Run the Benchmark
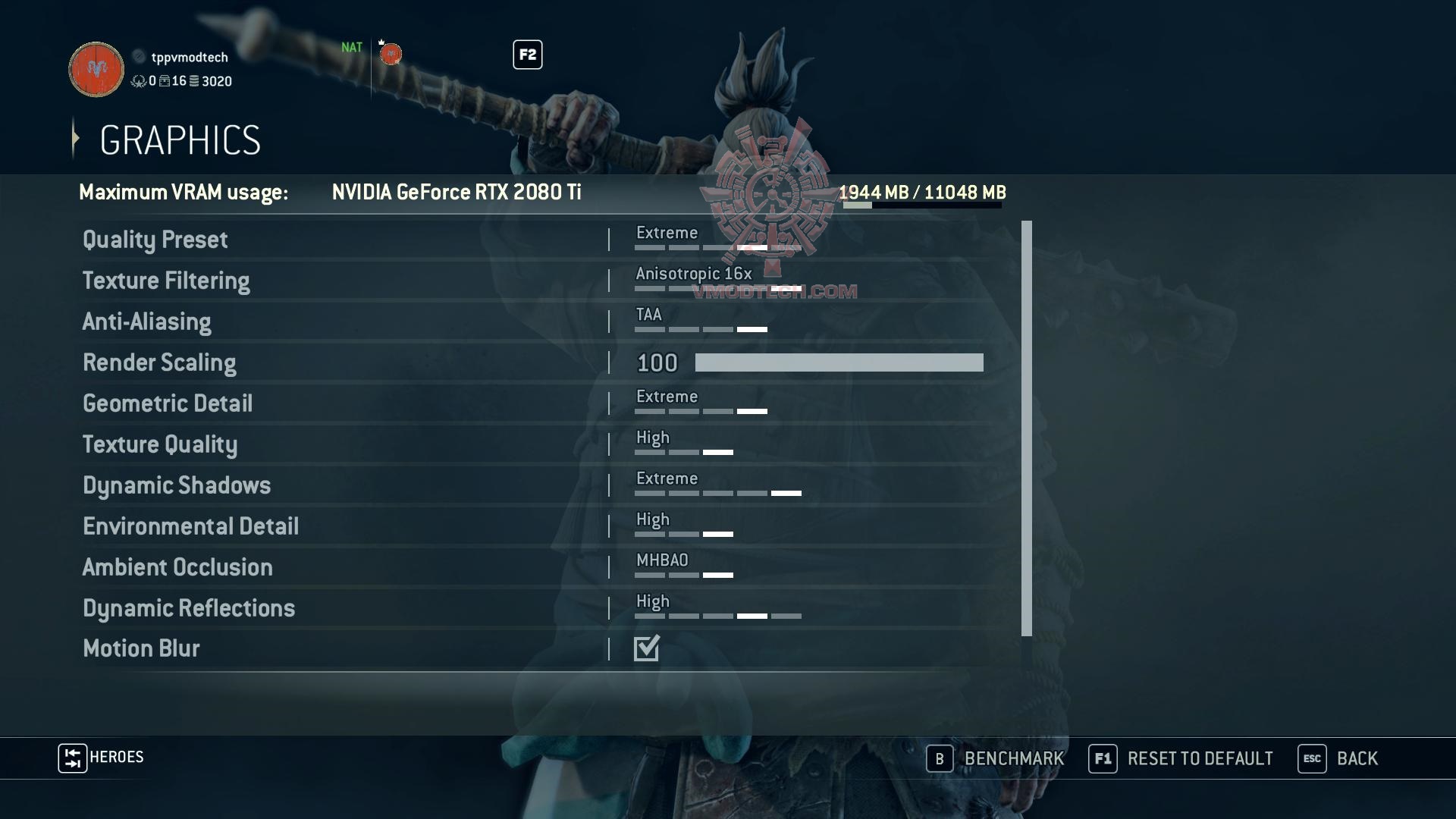Viewport: 1456px width, 819px height. [x=996, y=758]
